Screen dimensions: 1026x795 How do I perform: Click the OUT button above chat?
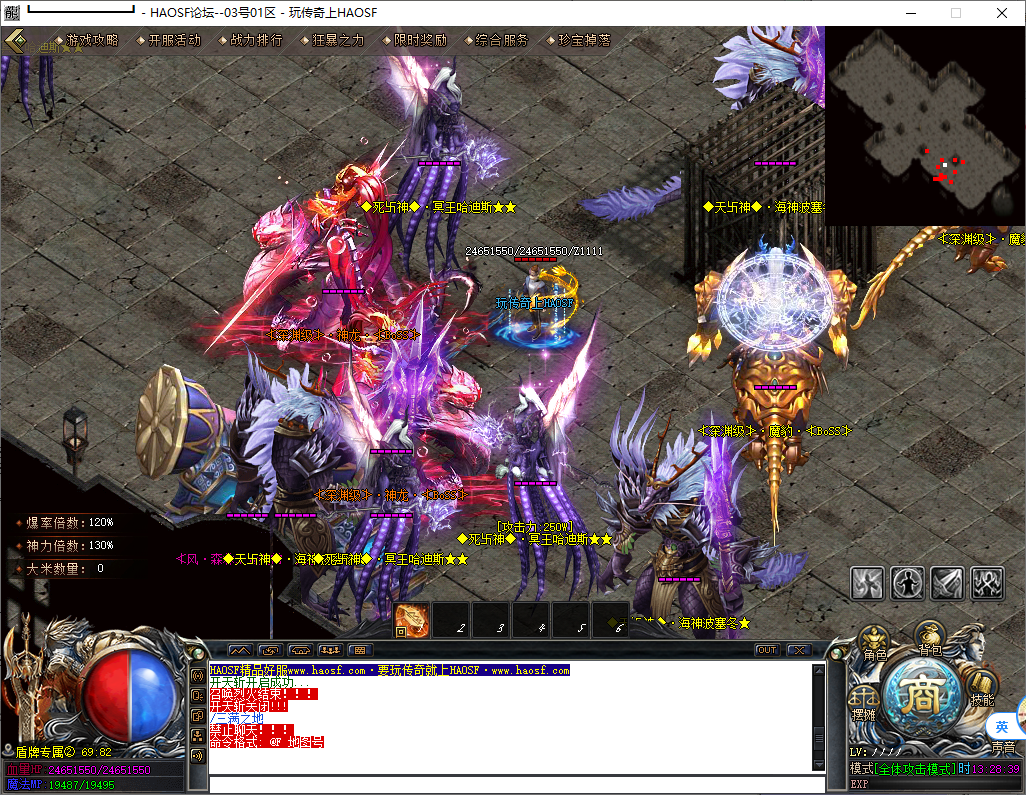[766, 650]
